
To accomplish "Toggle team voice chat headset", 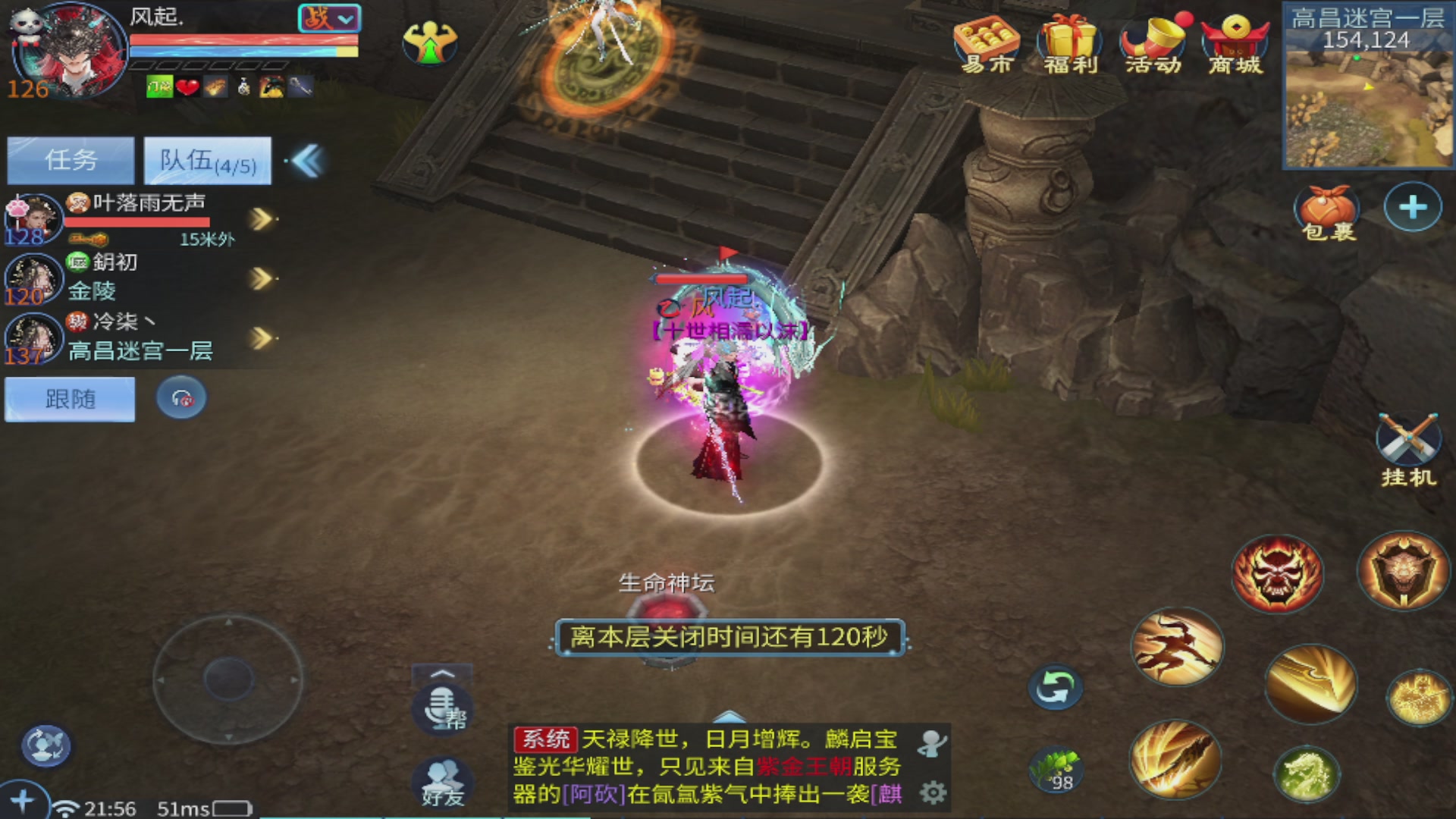I will click(180, 398).
